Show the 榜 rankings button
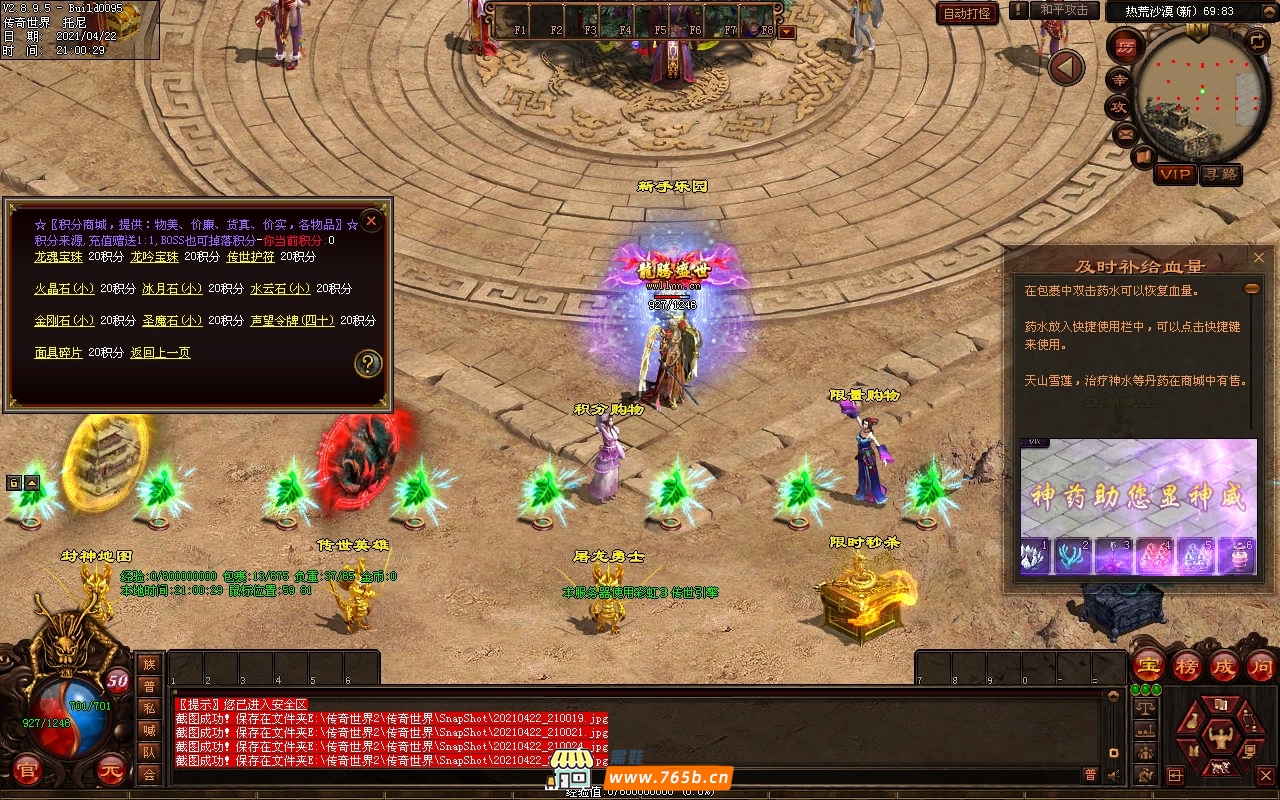This screenshot has width=1280, height=800. pyautogui.click(x=1187, y=666)
